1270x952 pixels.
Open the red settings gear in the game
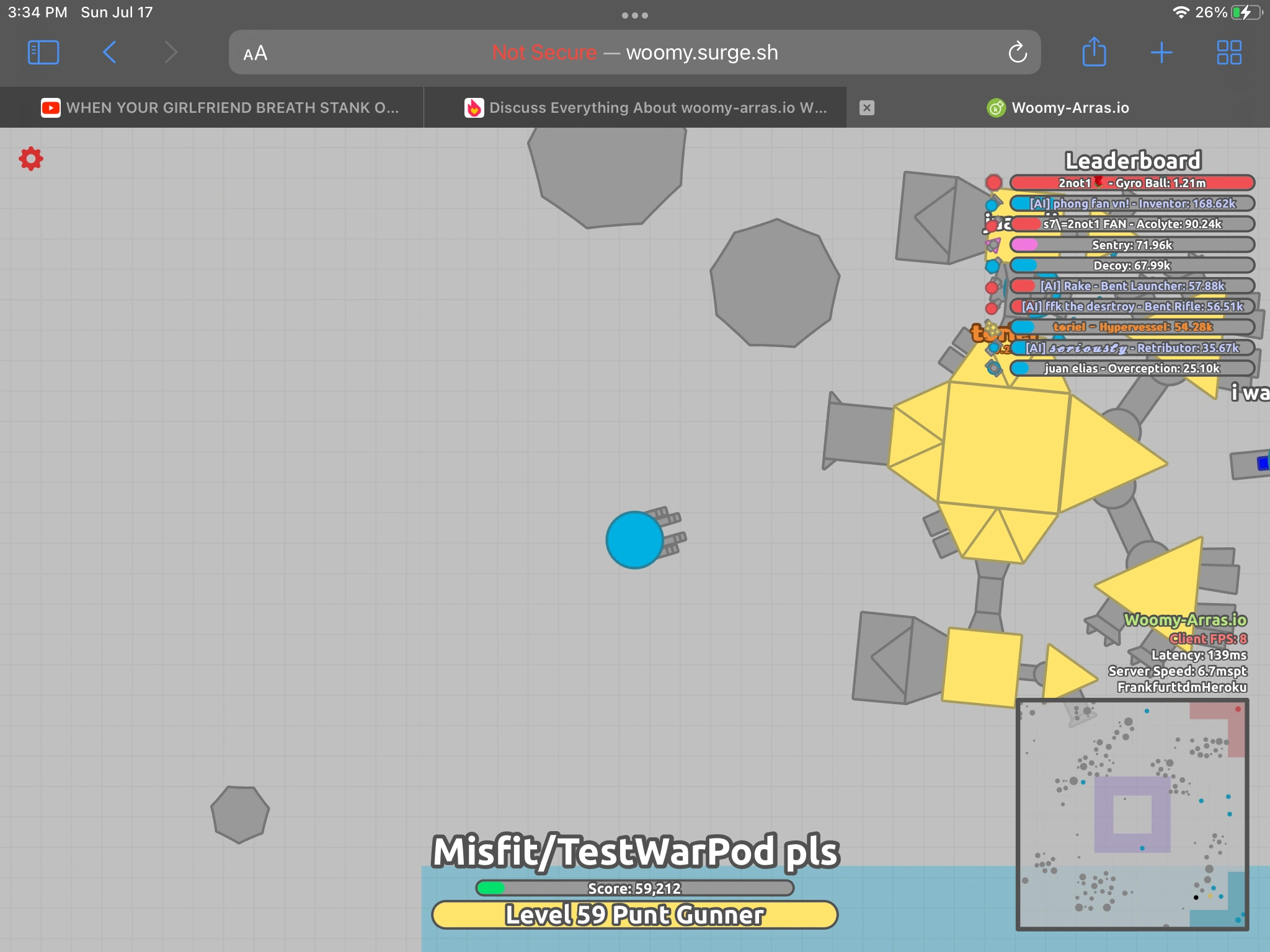(32, 158)
